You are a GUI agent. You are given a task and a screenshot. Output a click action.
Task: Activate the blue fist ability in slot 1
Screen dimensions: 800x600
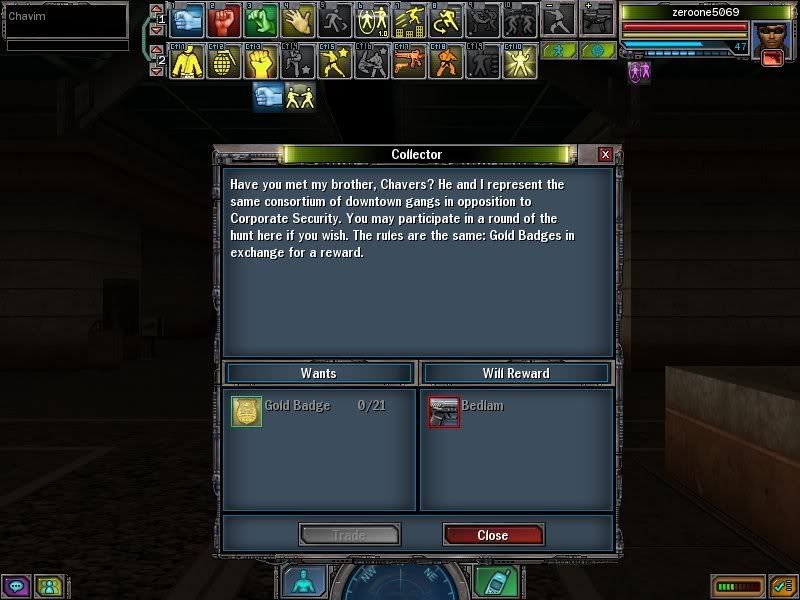pos(188,20)
